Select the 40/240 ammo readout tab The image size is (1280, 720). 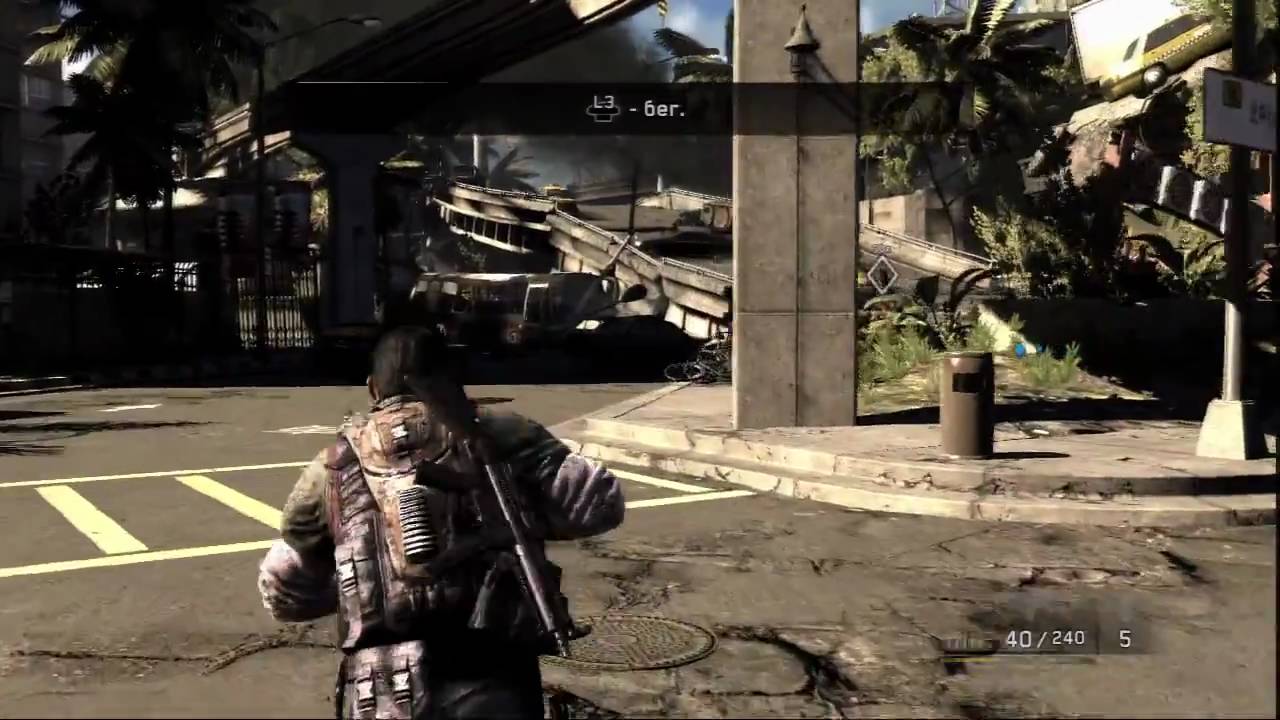[1044, 639]
